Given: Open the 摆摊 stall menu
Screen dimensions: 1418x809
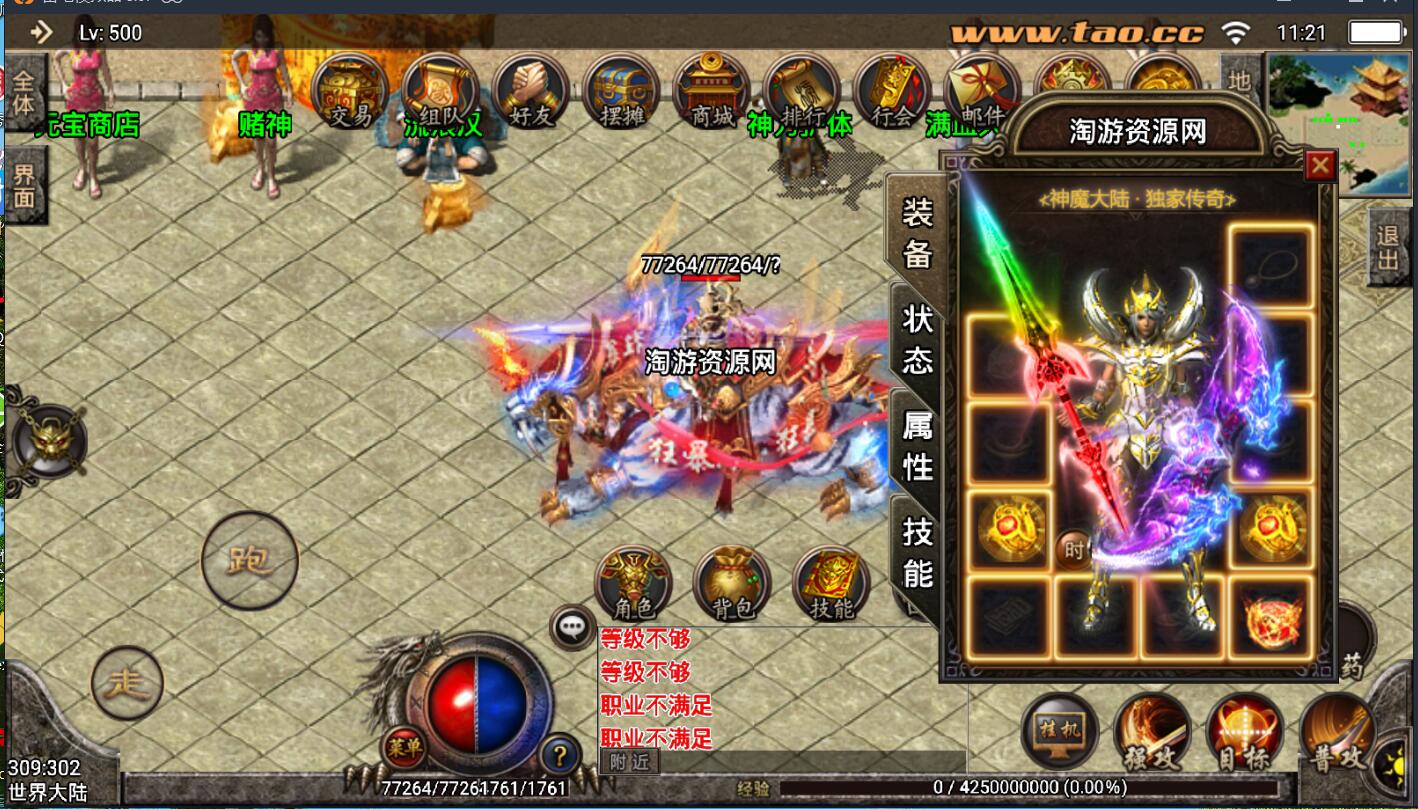Looking at the screenshot, I should pos(621,92).
